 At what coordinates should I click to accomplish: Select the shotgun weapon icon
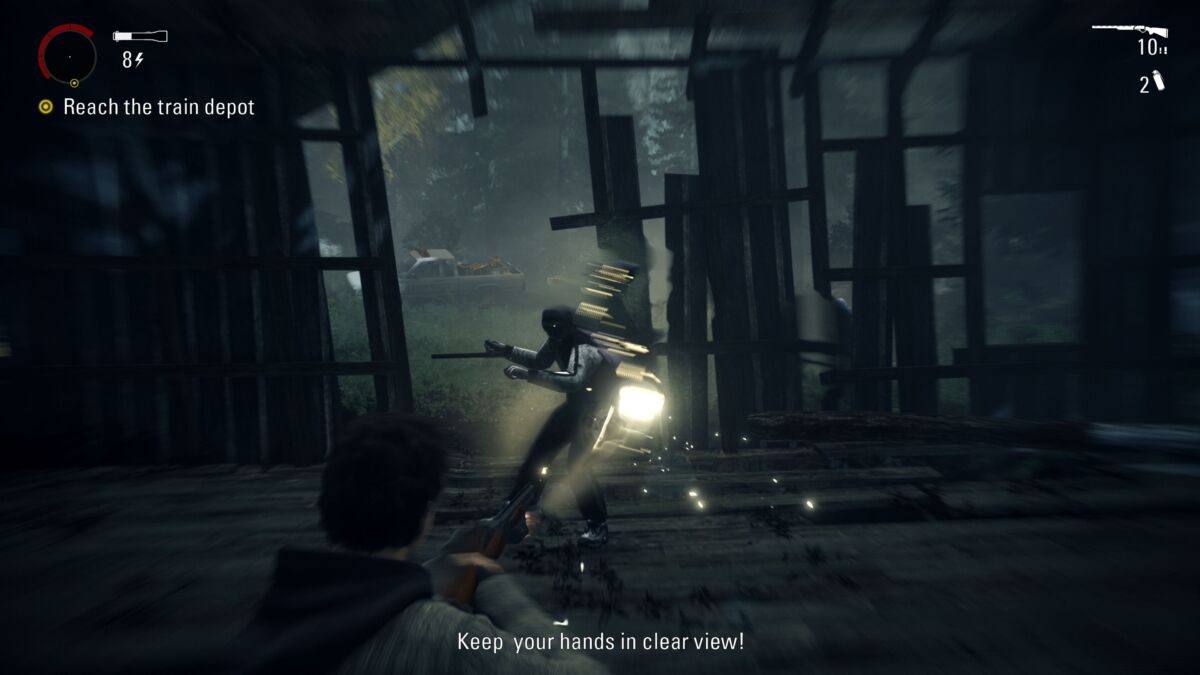[1129, 29]
